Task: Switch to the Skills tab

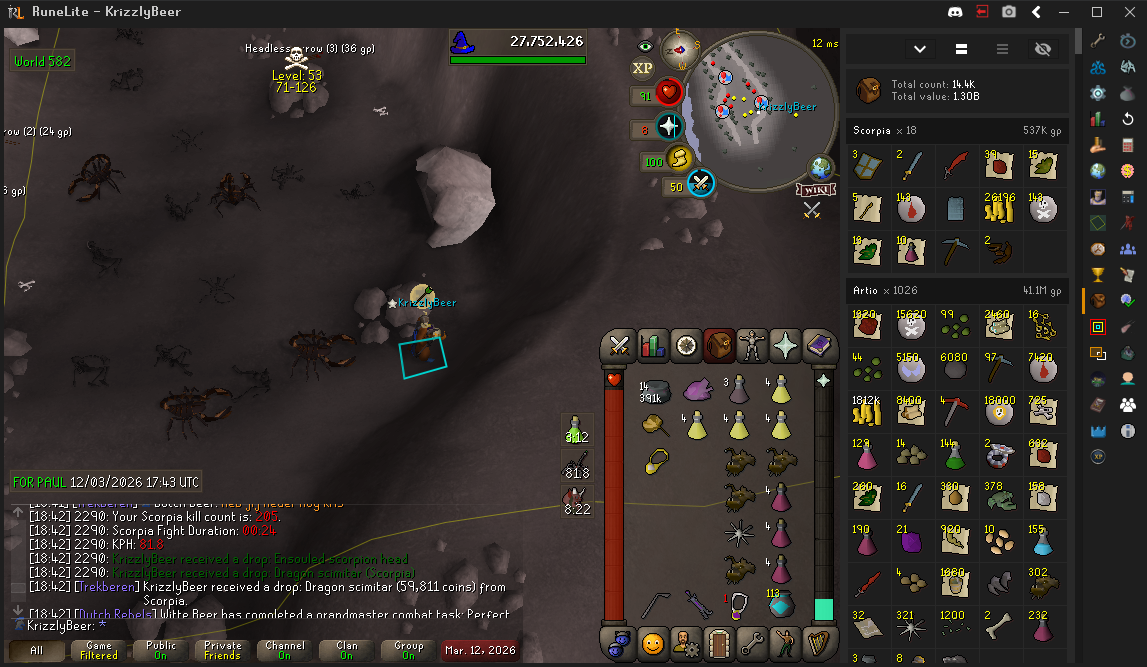Action: point(653,346)
